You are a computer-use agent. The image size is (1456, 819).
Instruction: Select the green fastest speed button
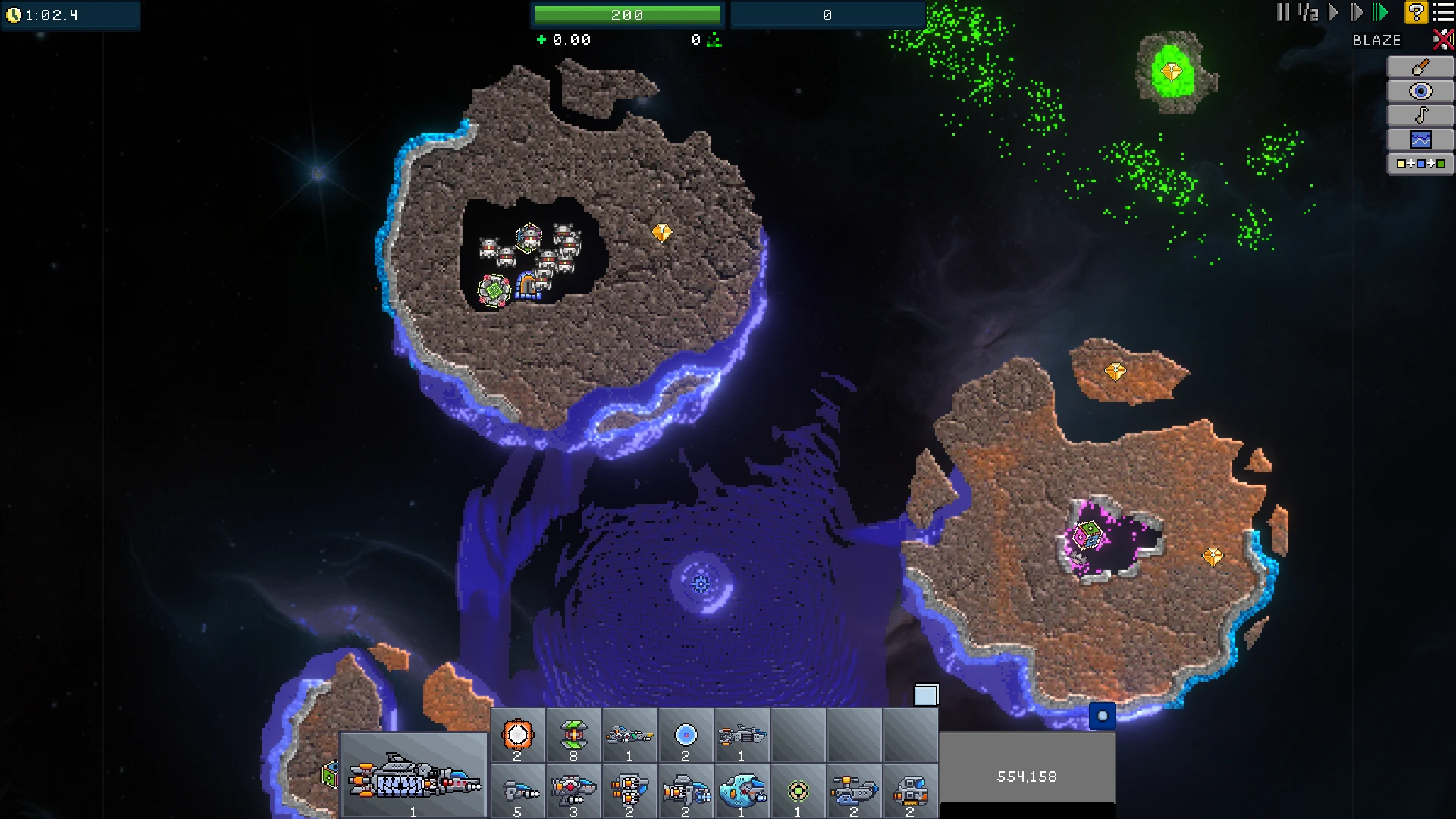[1380, 13]
